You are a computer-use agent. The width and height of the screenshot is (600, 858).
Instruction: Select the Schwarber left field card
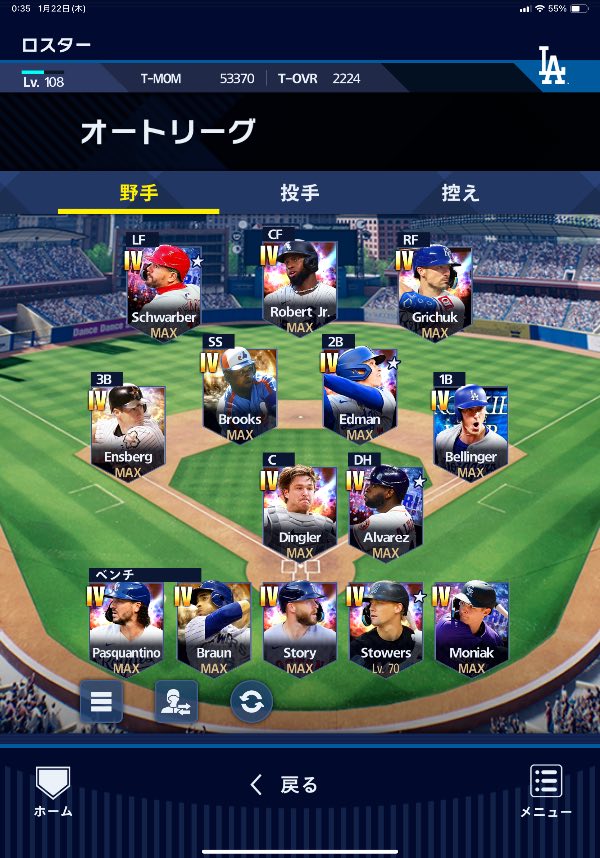[164, 290]
